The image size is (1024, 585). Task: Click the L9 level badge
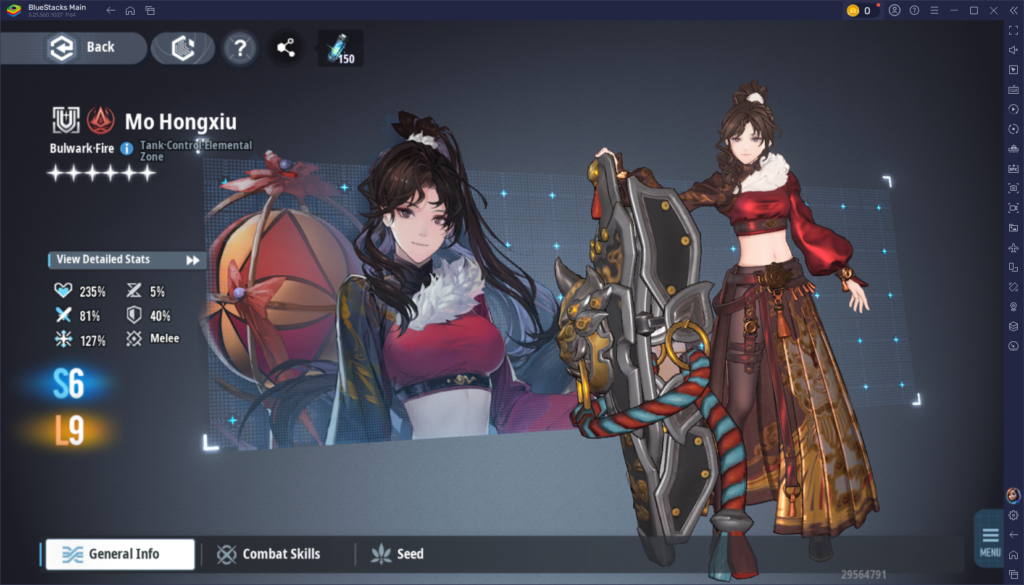69,430
